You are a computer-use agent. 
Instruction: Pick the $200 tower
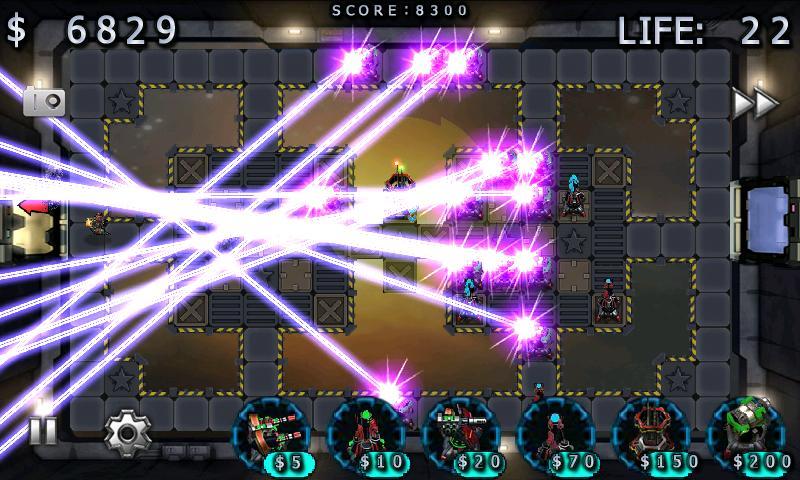pyautogui.click(x=746, y=435)
